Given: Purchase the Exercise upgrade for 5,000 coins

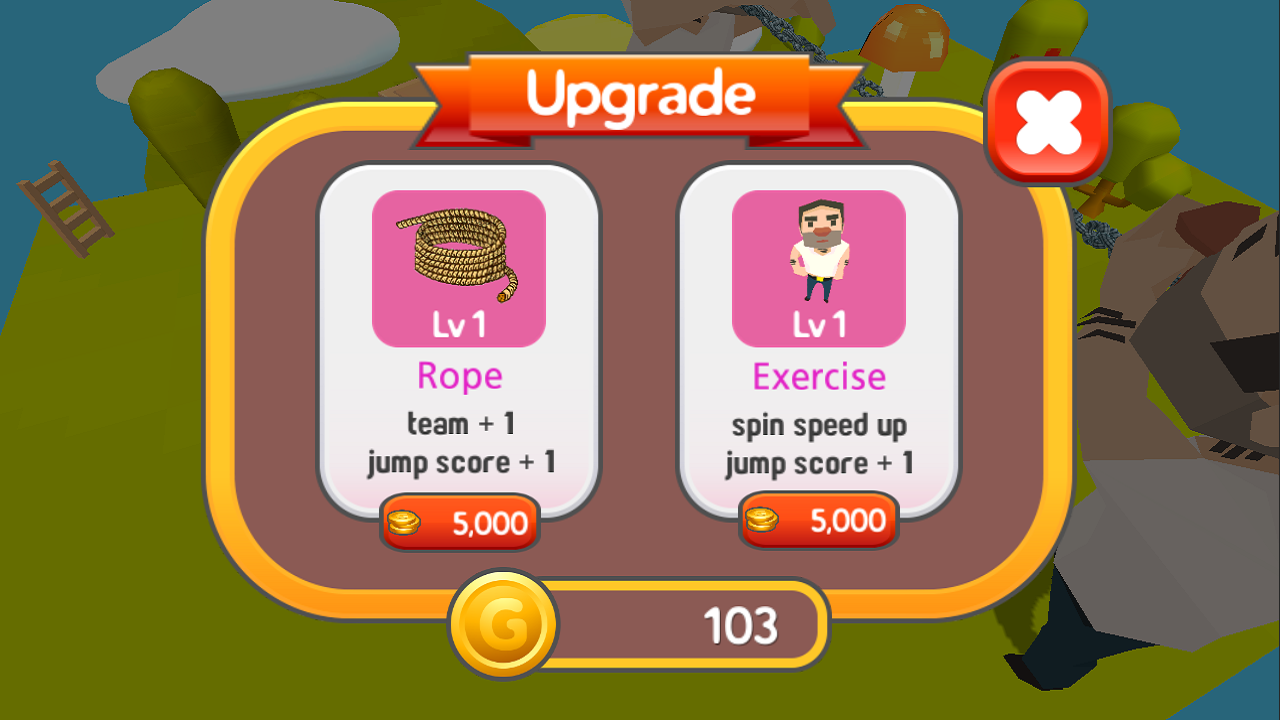Looking at the screenshot, I should (818, 520).
